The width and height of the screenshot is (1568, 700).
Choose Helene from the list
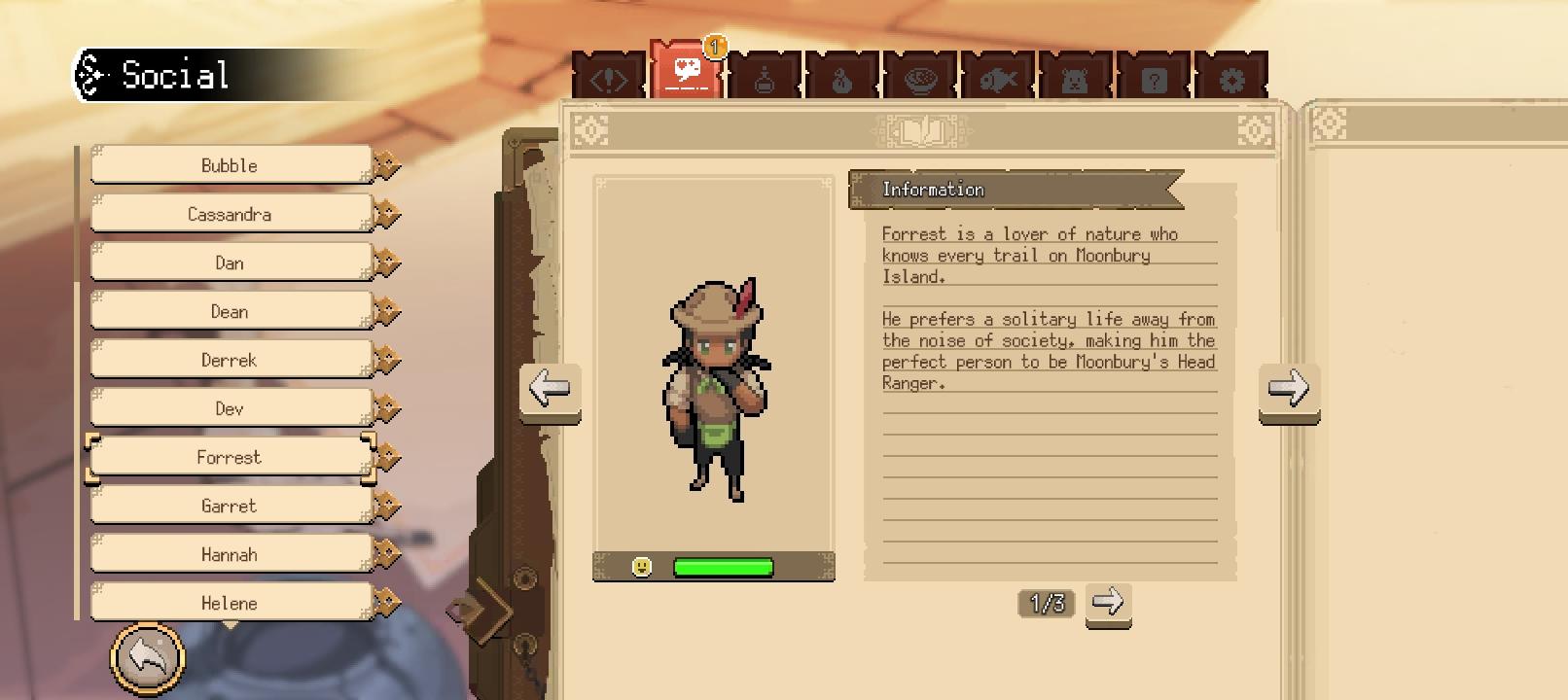[231, 603]
